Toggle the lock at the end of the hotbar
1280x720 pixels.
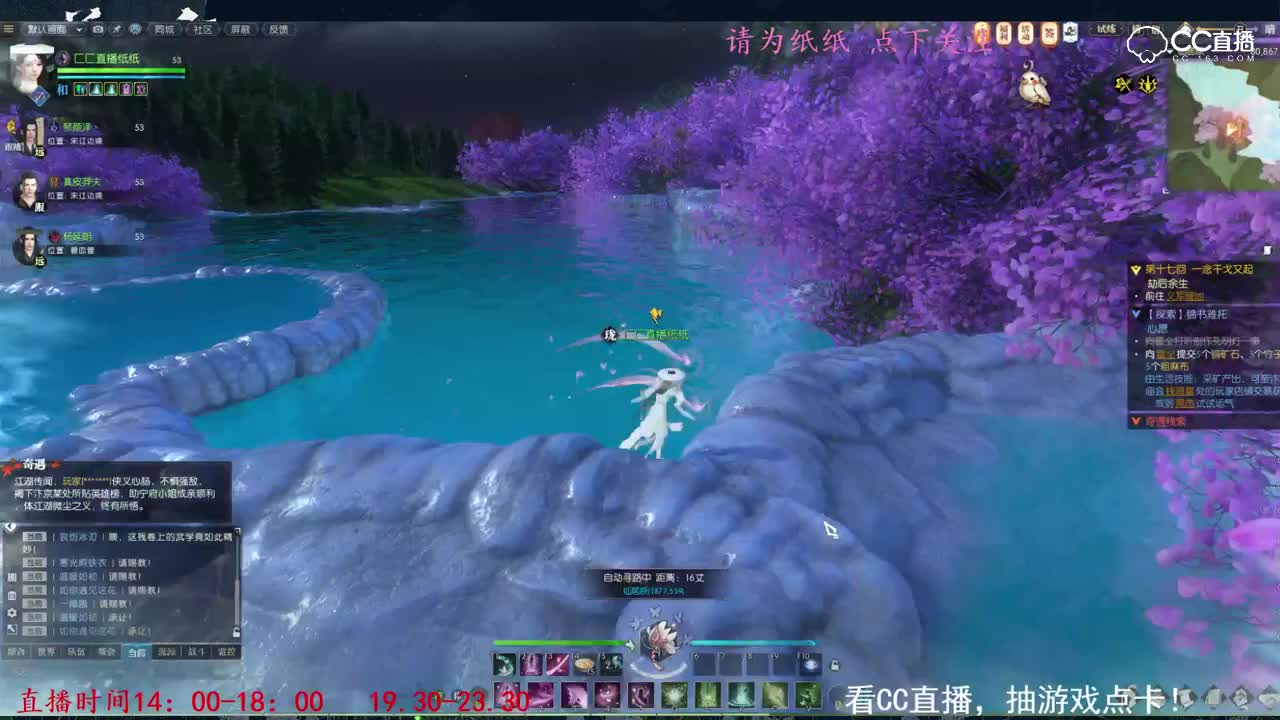point(836,665)
